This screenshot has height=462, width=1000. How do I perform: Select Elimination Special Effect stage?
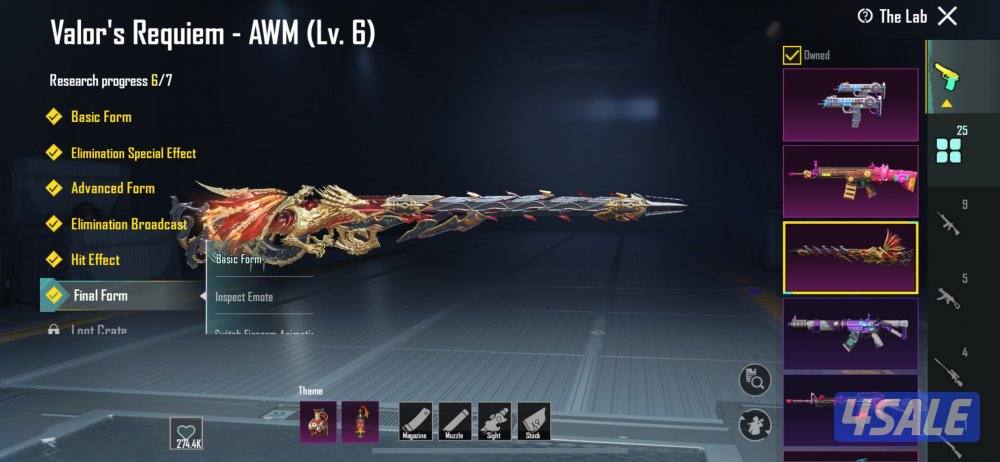pyautogui.click(x=133, y=153)
